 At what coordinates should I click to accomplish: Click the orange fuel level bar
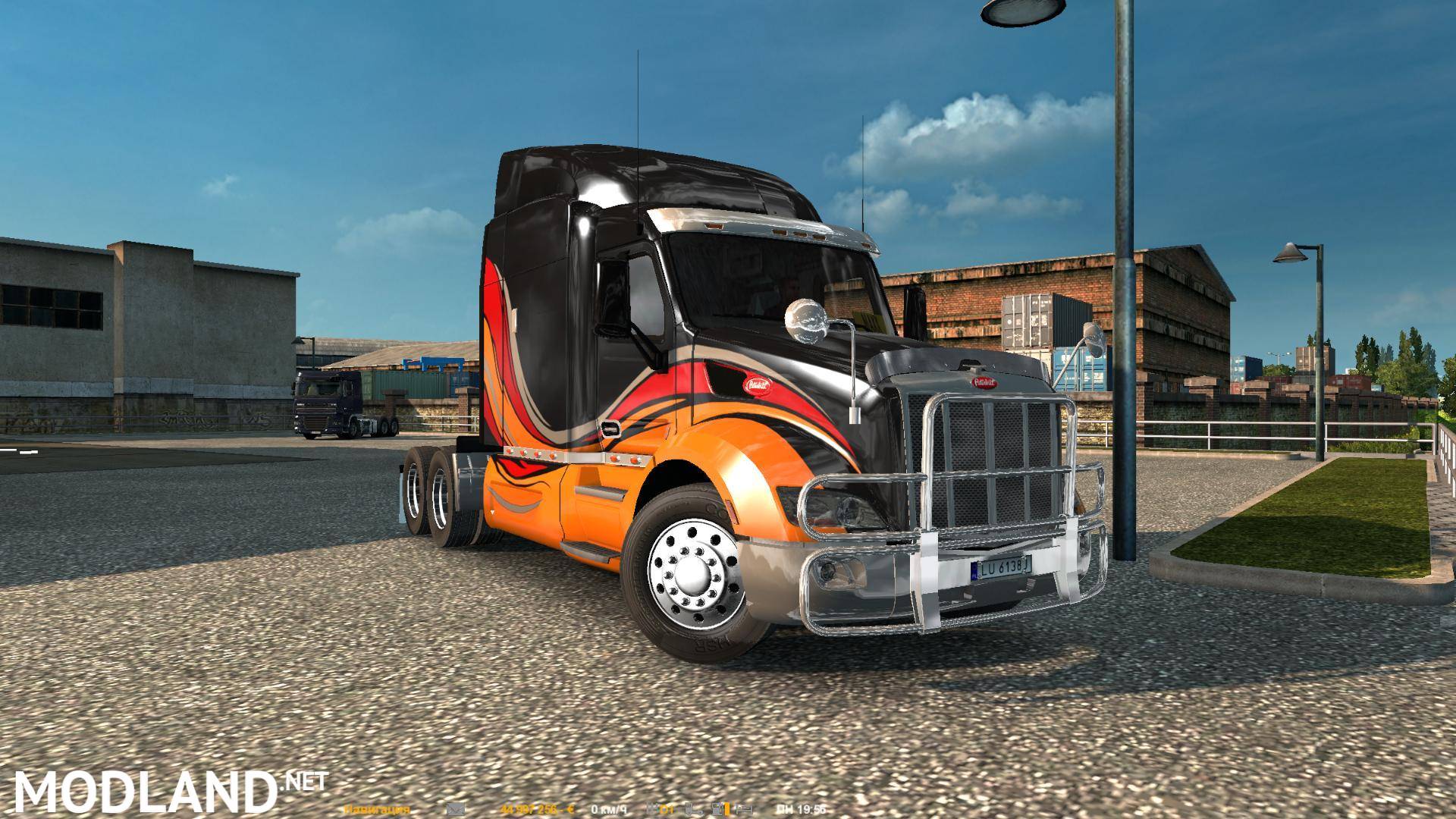point(726,808)
